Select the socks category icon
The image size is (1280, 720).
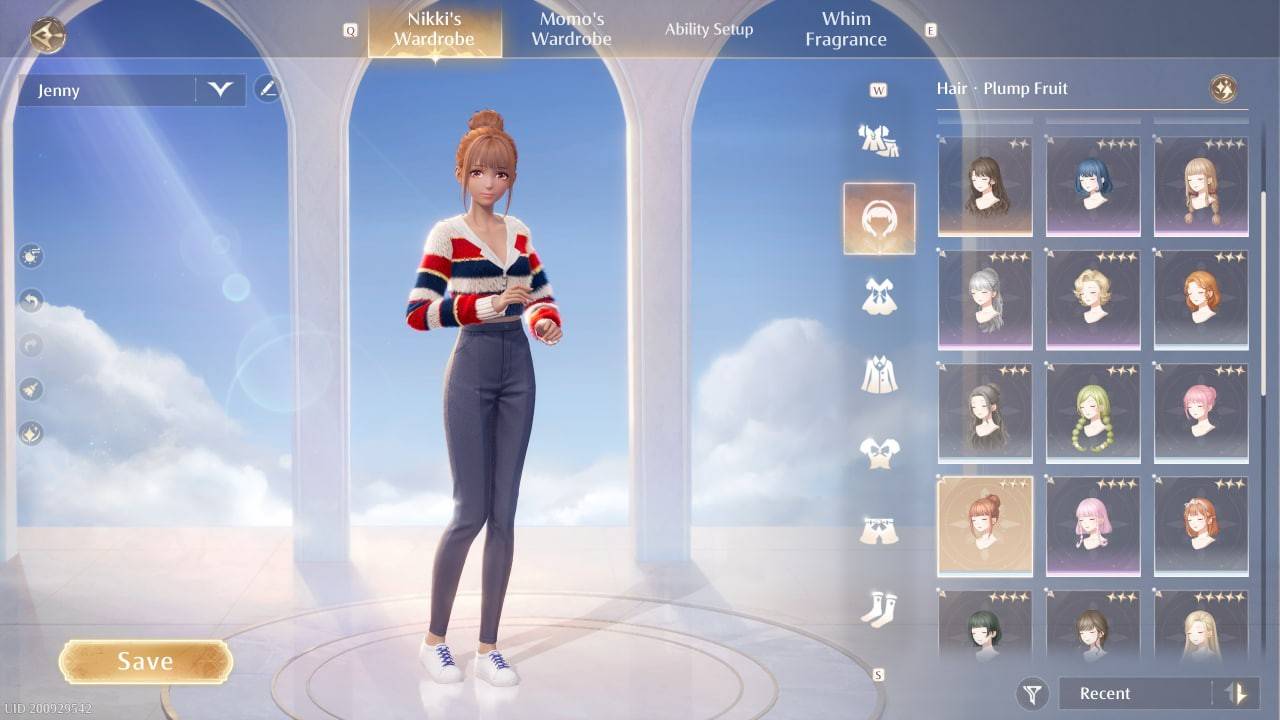point(879,610)
